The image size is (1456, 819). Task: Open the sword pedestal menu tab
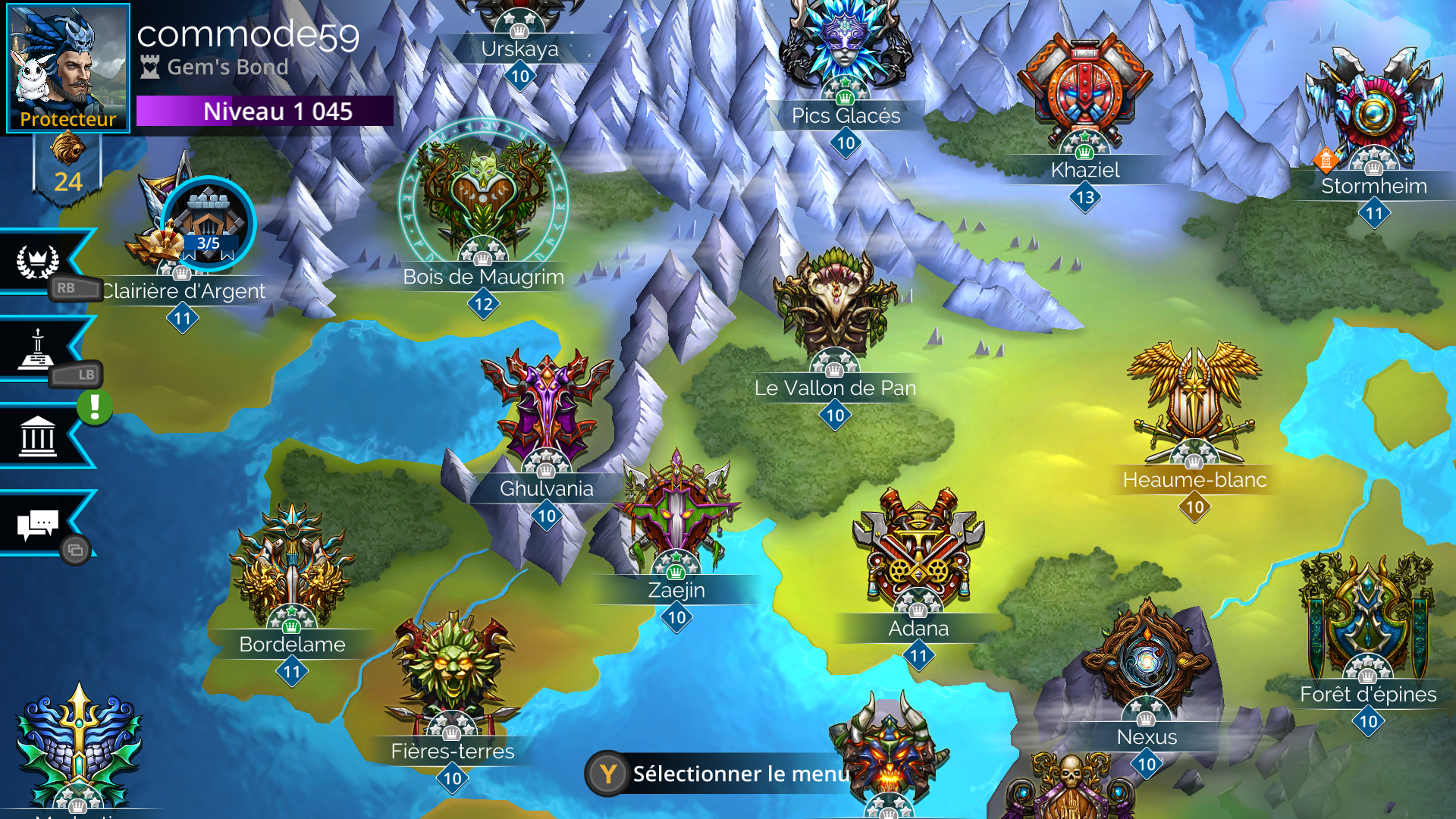(x=36, y=350)
